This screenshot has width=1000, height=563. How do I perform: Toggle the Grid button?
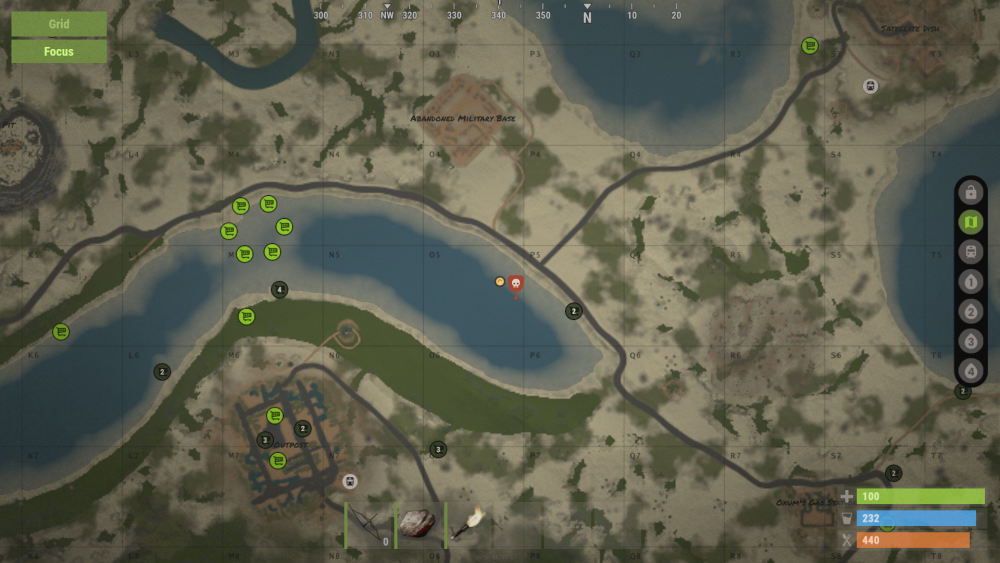coord(59,24)
